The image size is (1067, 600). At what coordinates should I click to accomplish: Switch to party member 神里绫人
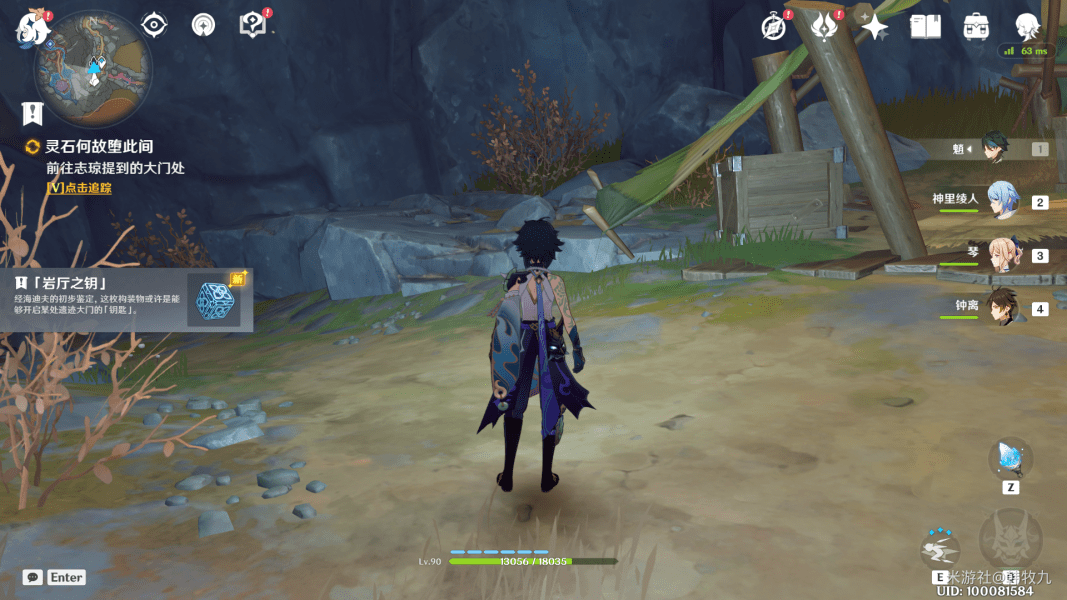1002,201
